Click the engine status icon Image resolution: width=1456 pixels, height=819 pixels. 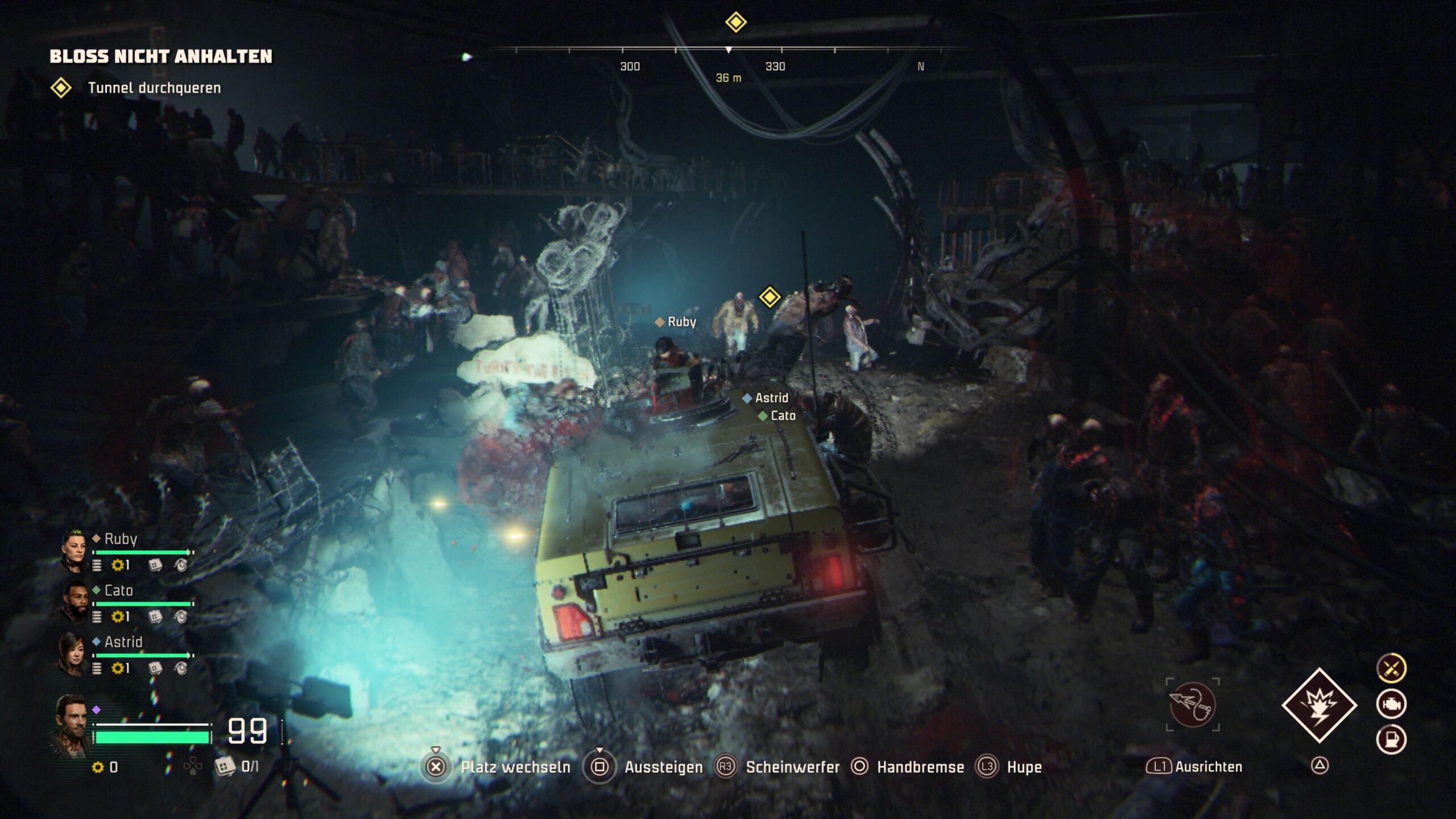click(1391, 704)
